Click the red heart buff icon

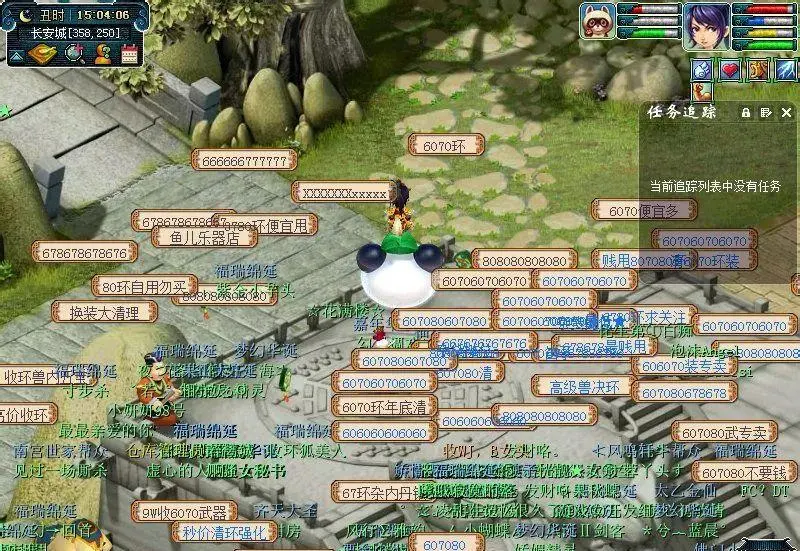[x=730, y=69]
